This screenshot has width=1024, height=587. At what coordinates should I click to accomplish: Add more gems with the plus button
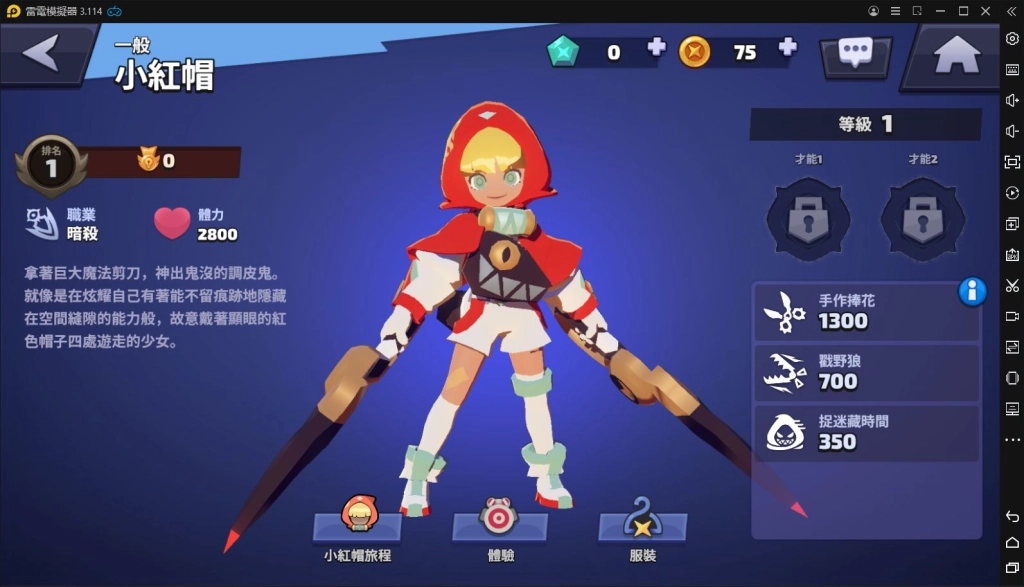click(x=656, y=47)
